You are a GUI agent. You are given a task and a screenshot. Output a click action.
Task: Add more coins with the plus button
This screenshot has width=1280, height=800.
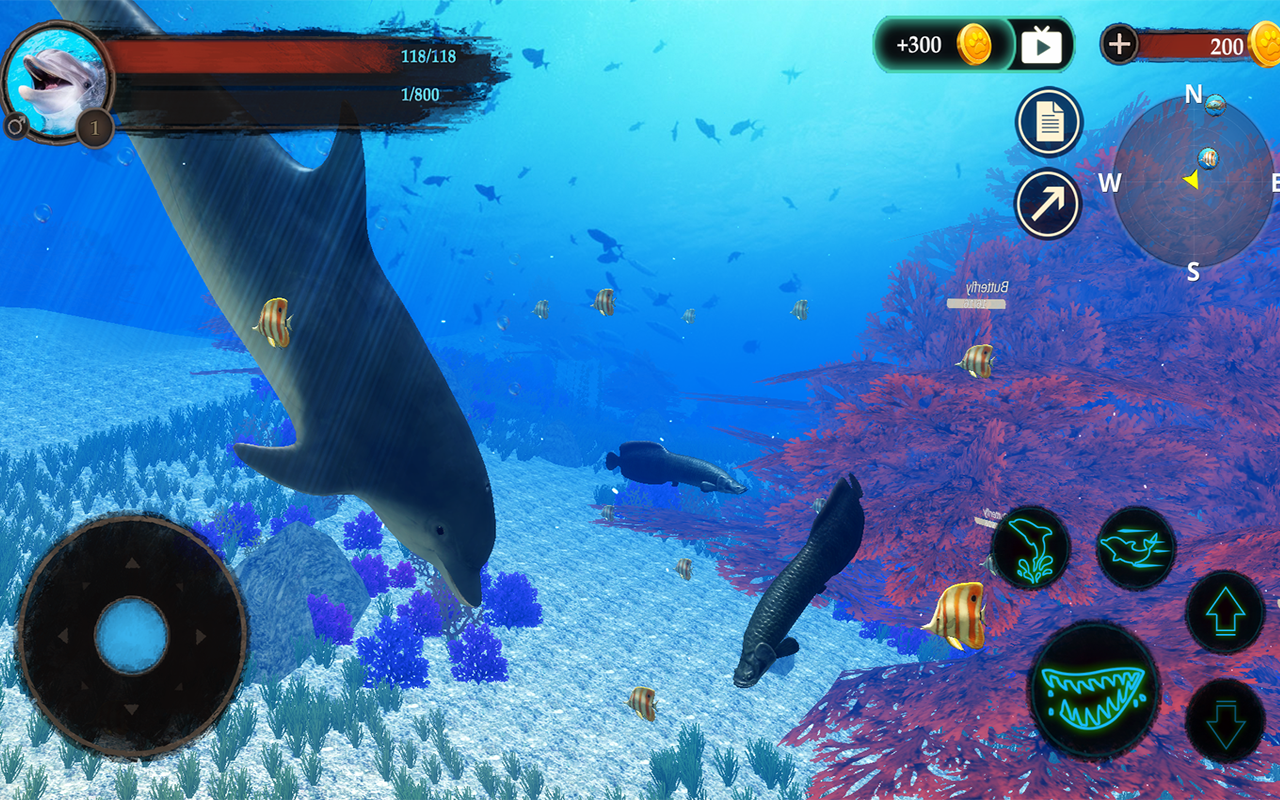click(x=1119, y=44)
